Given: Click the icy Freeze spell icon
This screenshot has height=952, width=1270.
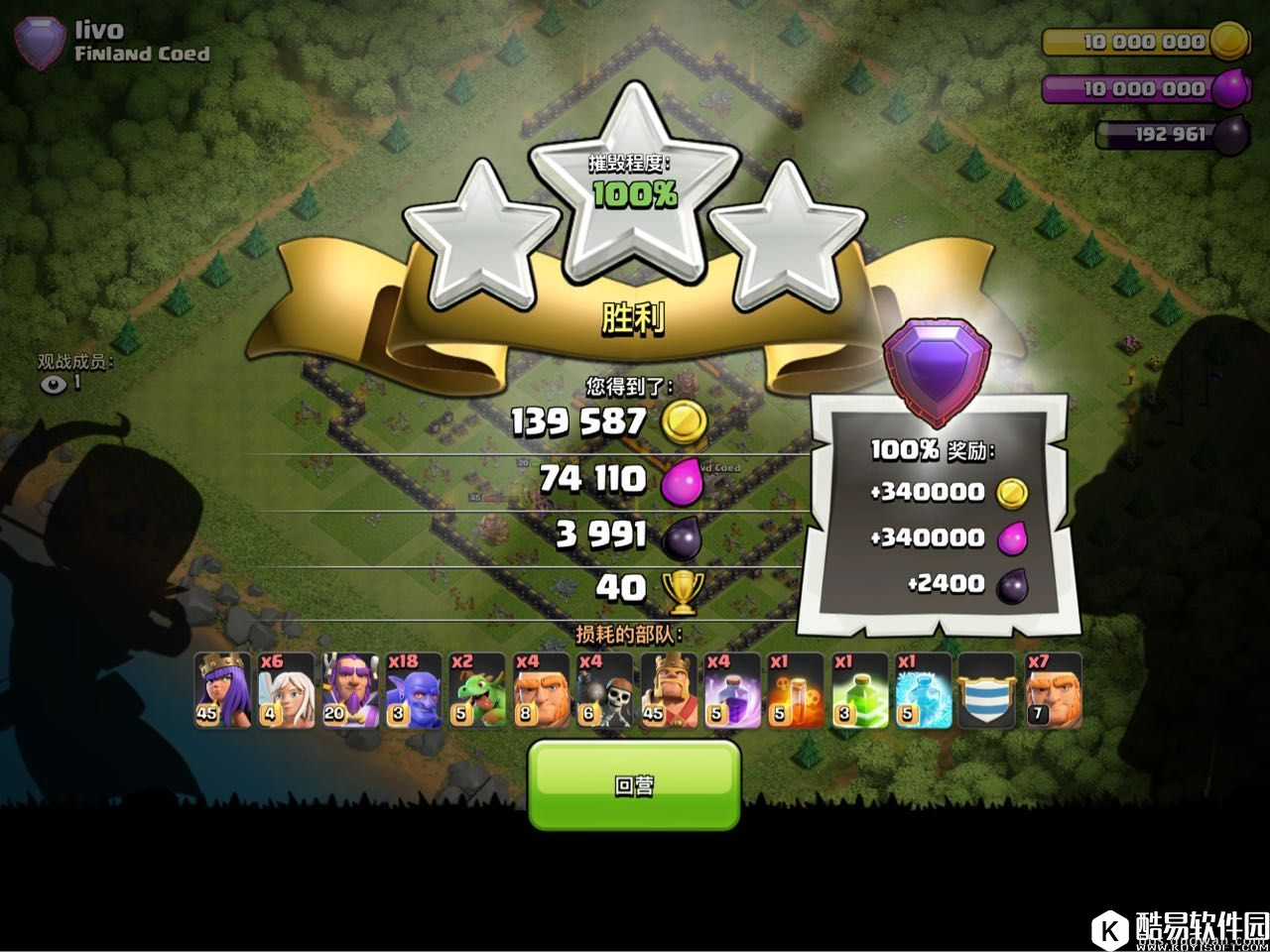Looking at the screenshot, I should [x=923, y=690].
